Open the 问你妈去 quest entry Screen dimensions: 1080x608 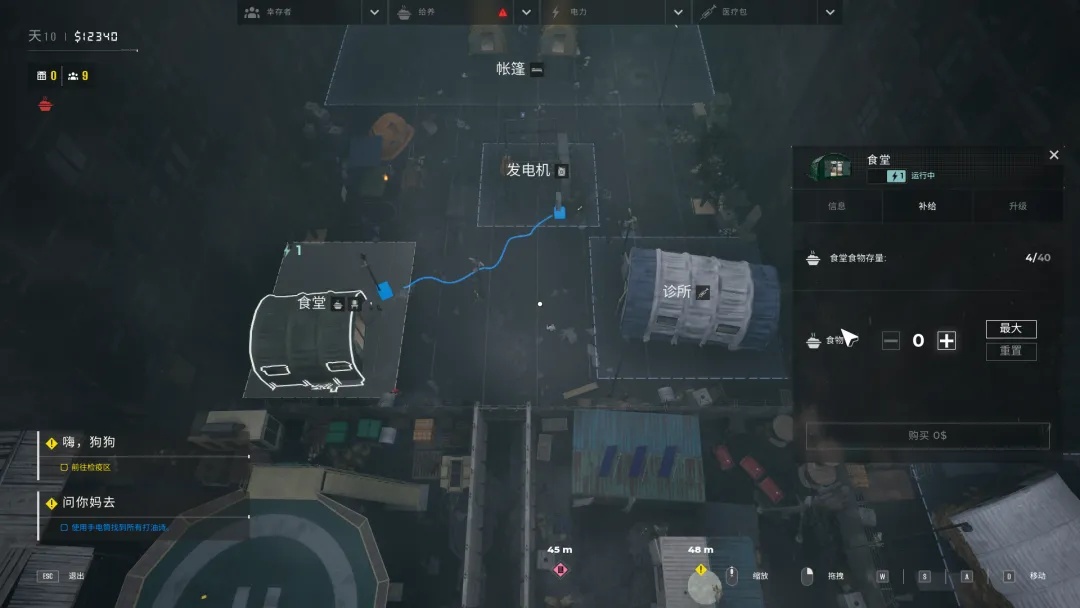[x=88, y=503]
